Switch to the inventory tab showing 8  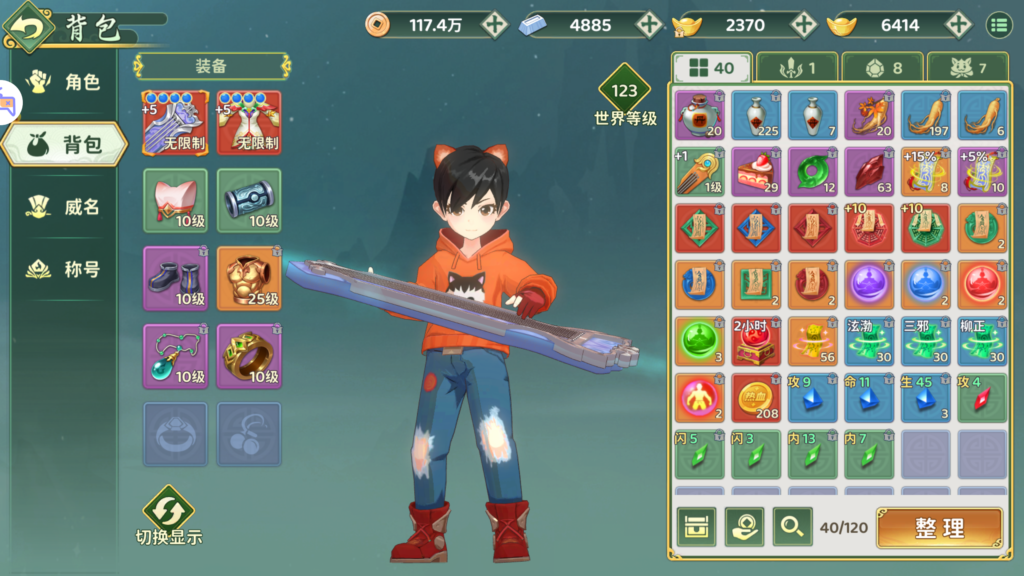coord(882,68)
